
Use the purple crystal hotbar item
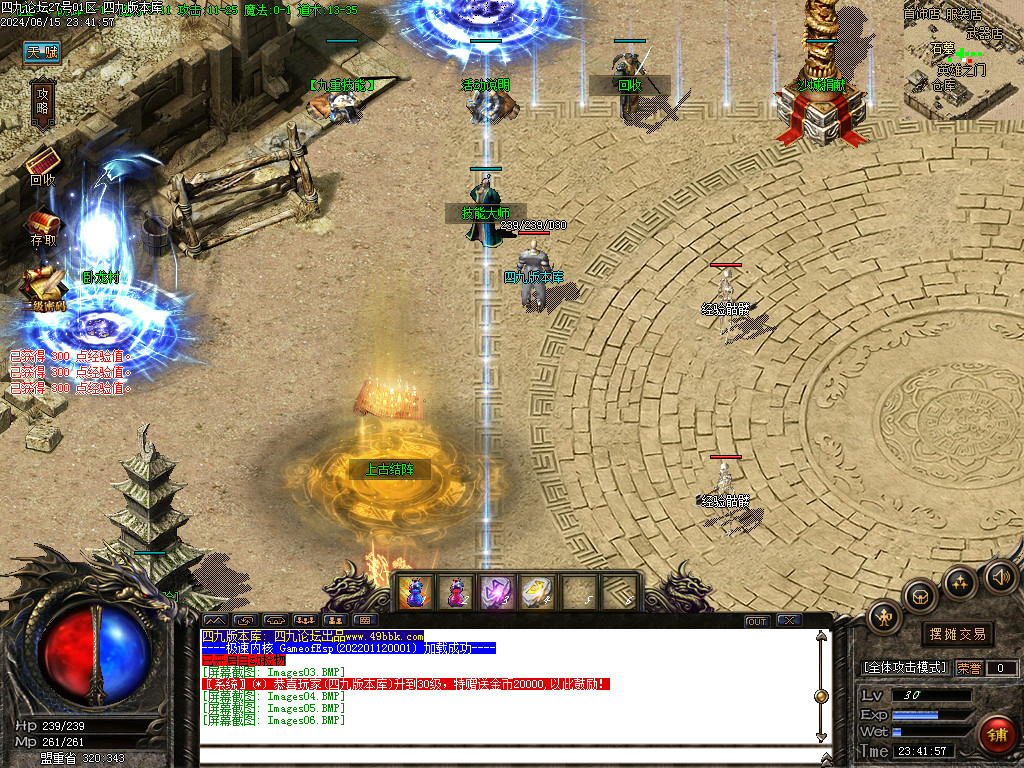[x=496, y=592]
